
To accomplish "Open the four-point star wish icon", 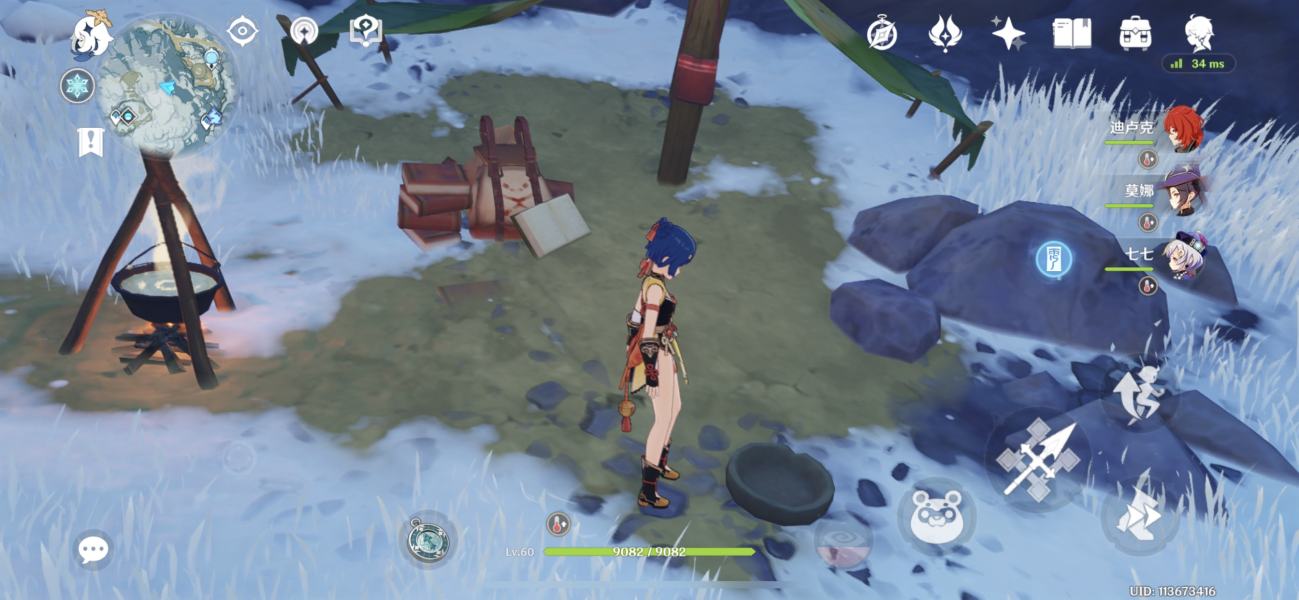I will [x=1008, y=34].
